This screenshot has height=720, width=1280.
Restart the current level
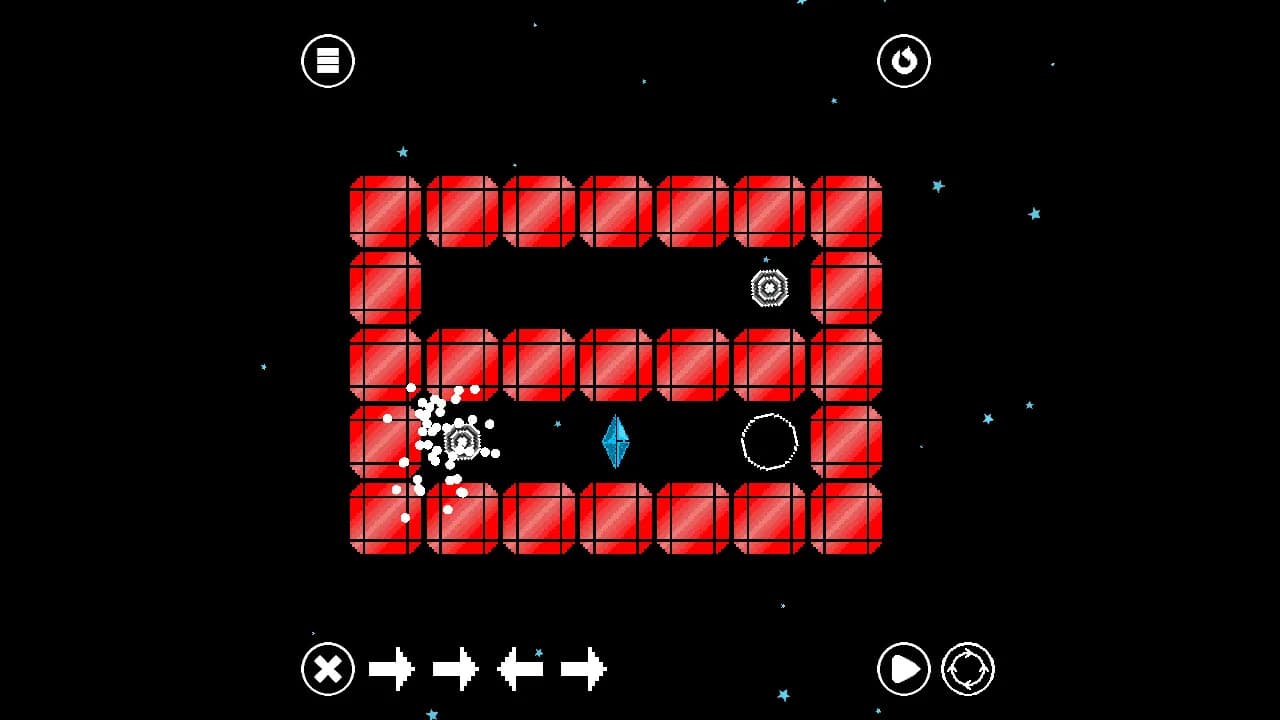click(x=903, y=60)
